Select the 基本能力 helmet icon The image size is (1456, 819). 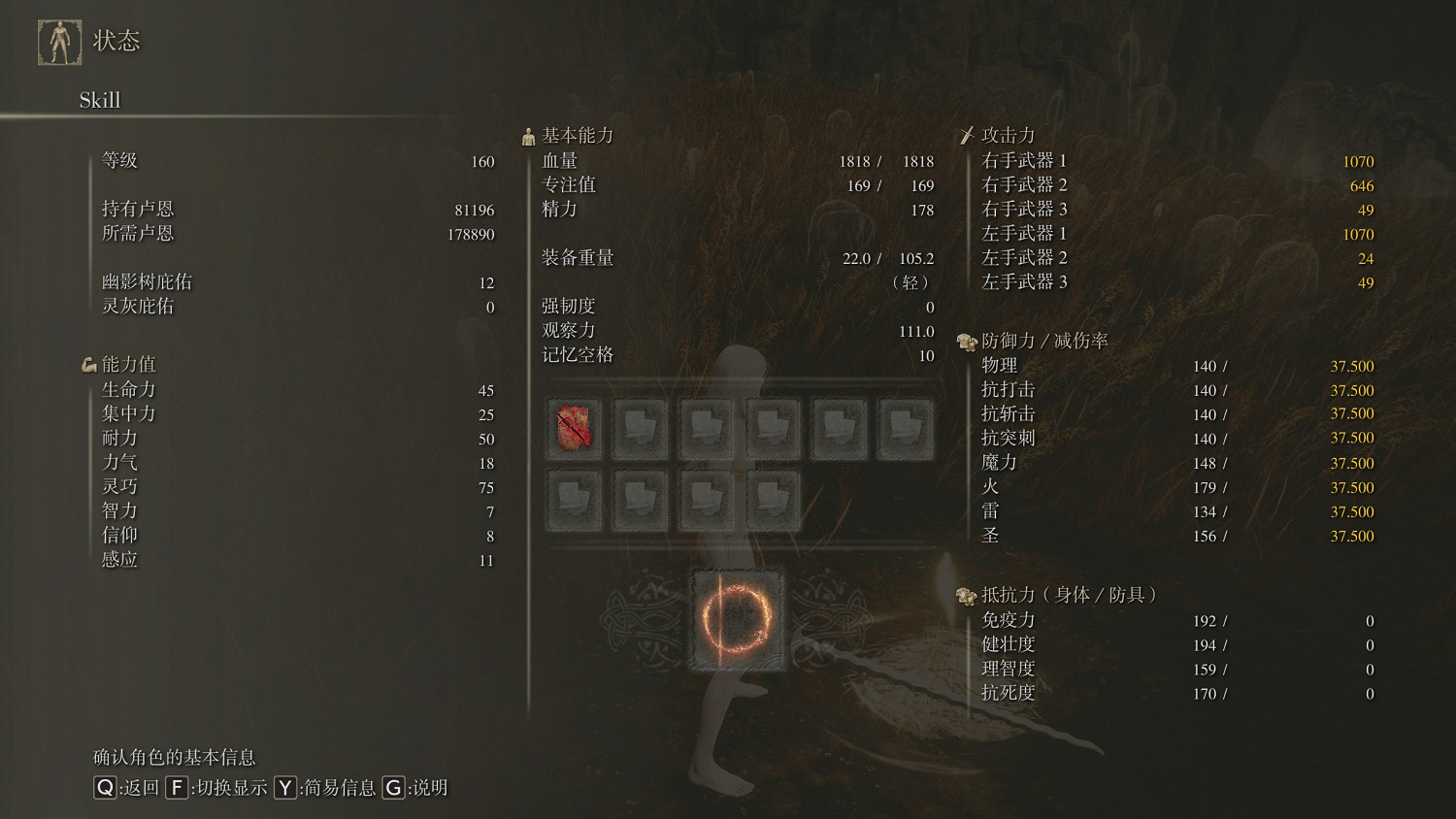[x=529, y=134]
